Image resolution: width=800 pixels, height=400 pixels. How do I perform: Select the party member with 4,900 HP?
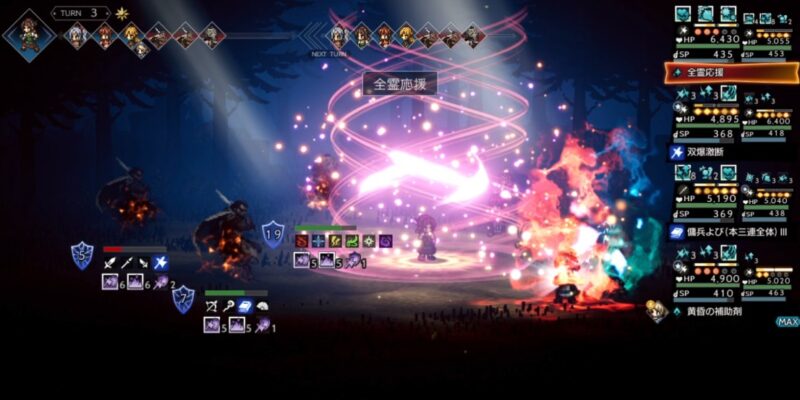tap(706, 273)
